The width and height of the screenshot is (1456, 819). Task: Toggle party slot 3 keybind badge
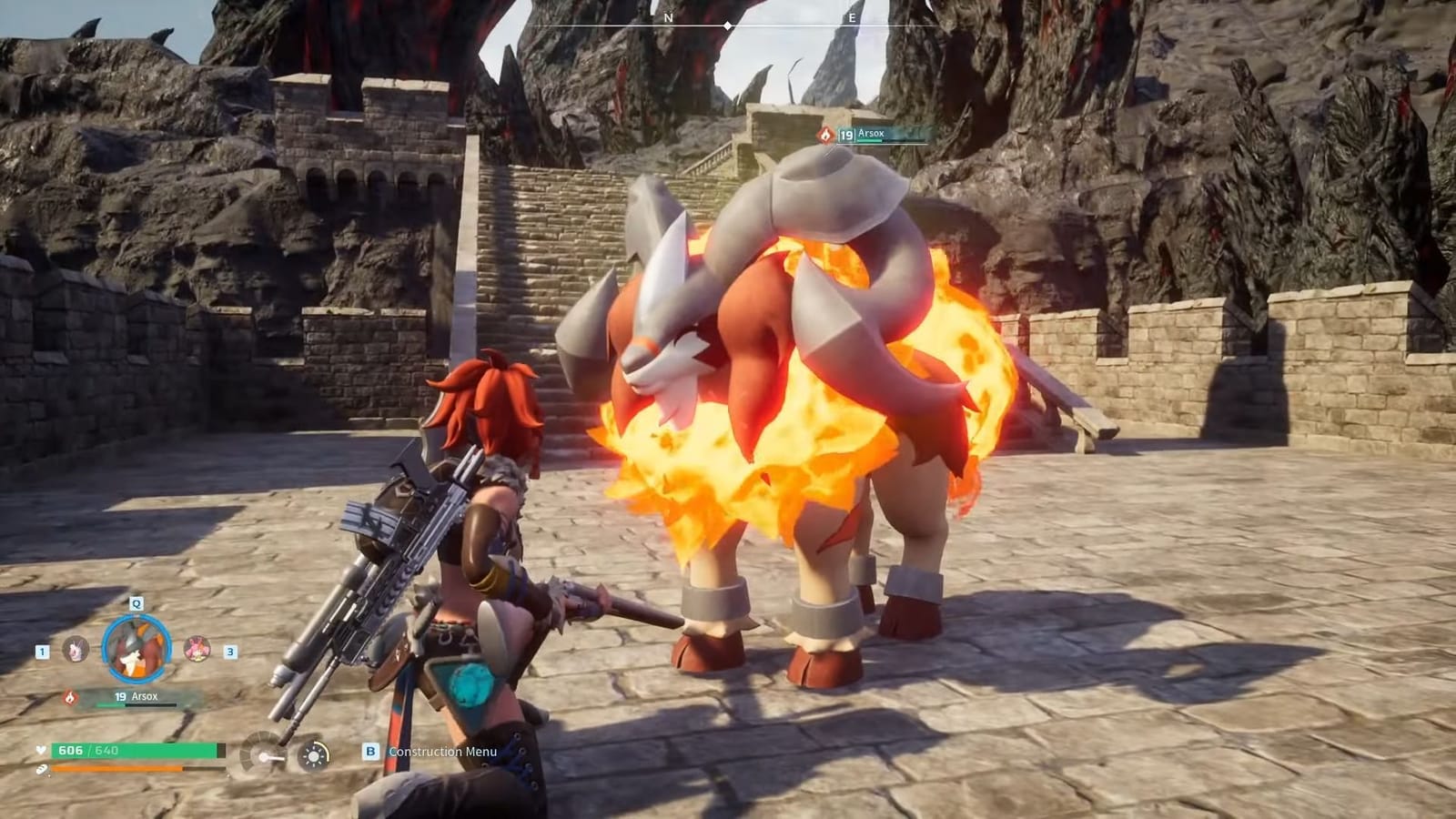pos(230,652)
